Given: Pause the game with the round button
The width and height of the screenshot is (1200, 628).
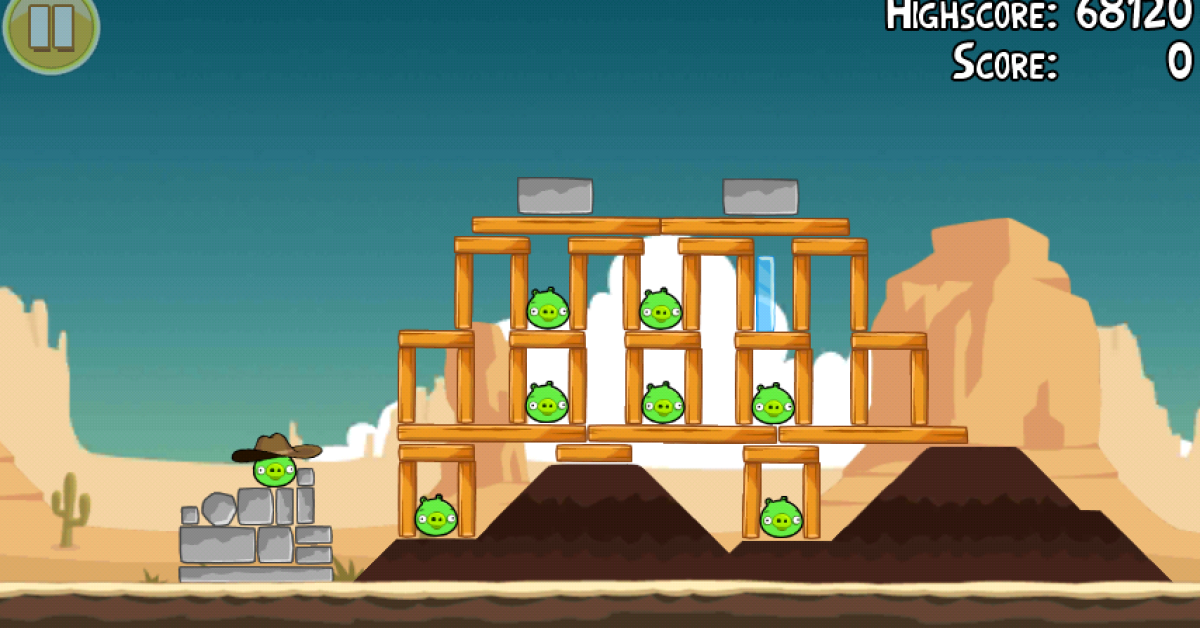Looking at the screenshot, I should pos(50,27).
